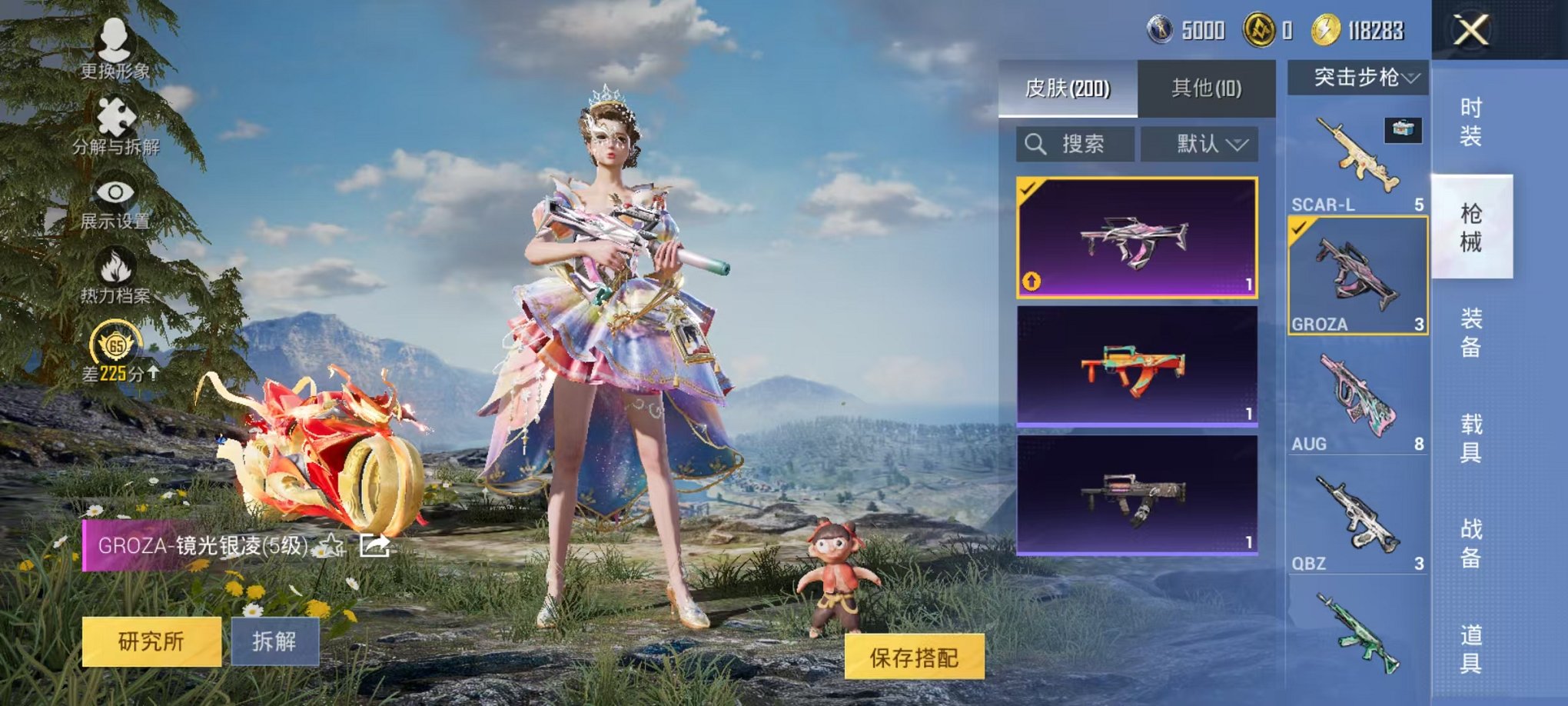The image size is (1568, 706).
Task: Expand the 突击步枪 weapon category dropdown
Action: [1359, 76]
